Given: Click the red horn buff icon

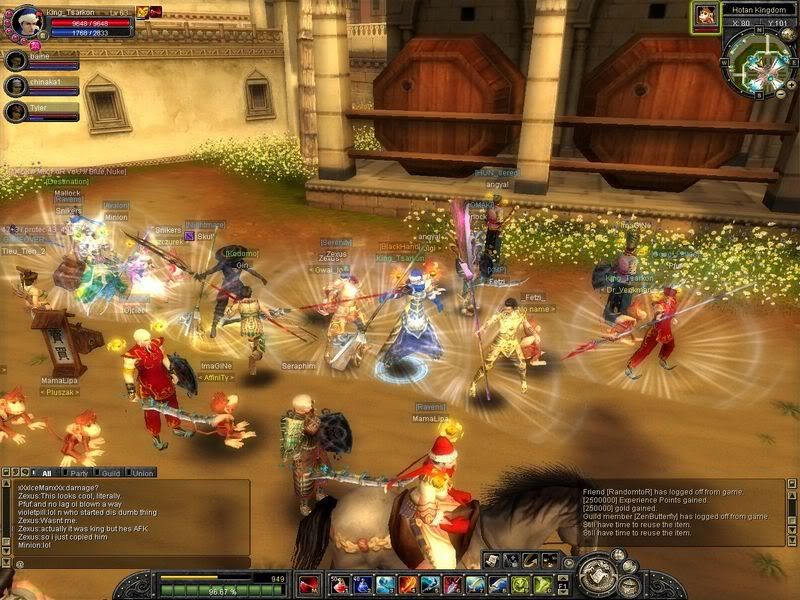Looking at the screenshot, I should pos(156,12).
